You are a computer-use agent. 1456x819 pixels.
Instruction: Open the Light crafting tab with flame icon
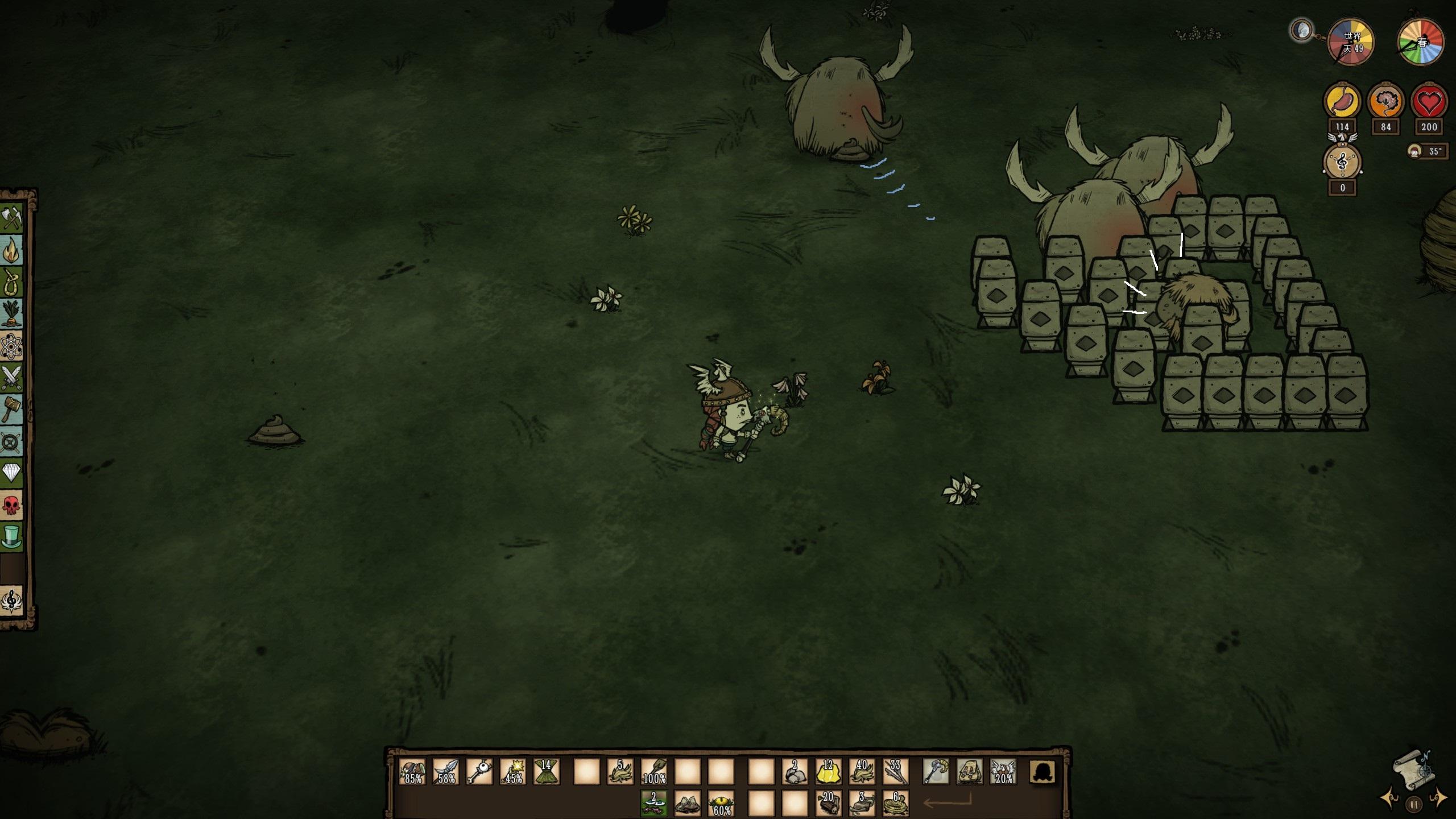tap(11, 250)
